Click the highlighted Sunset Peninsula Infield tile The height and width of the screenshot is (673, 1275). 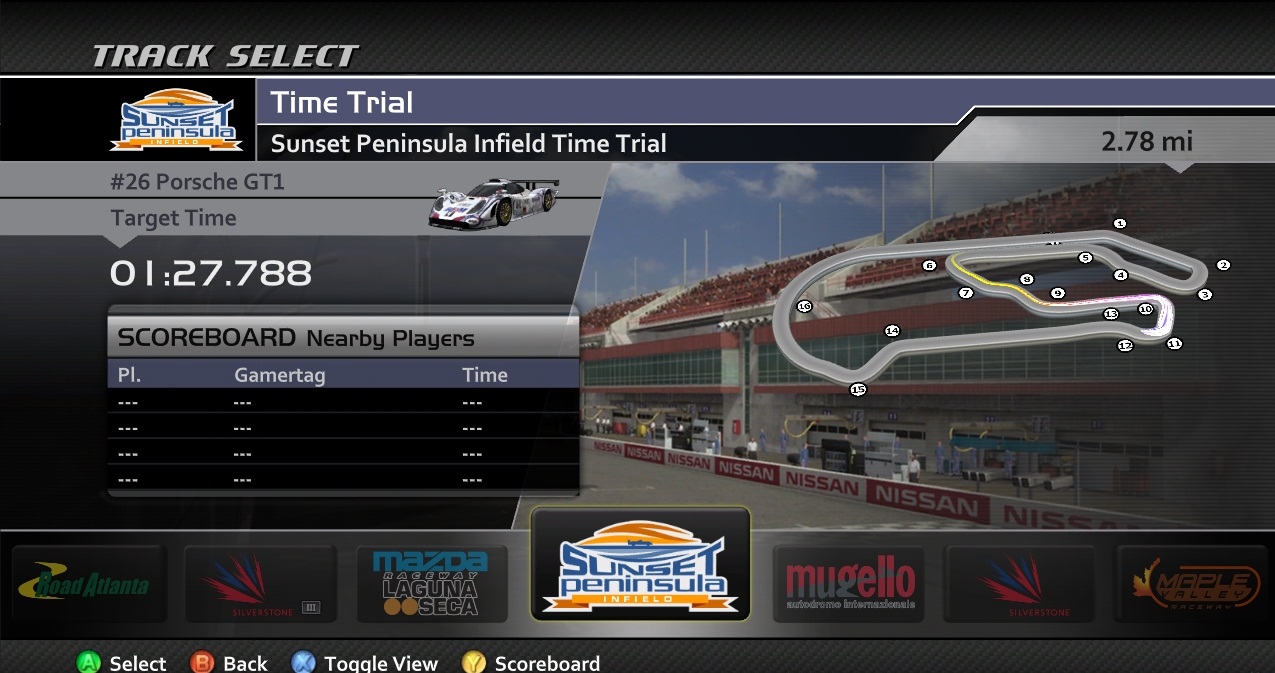click(640, 565)
